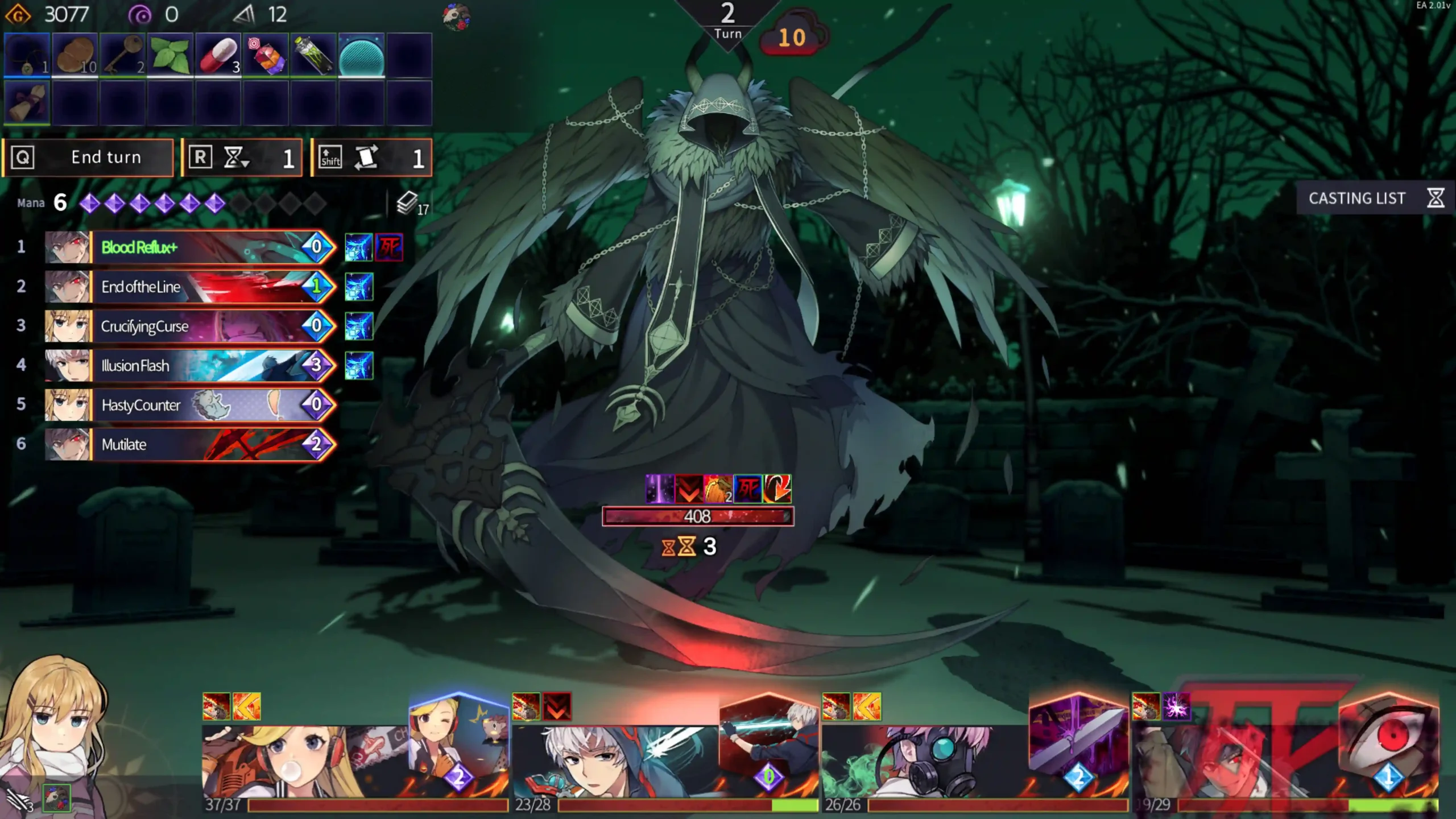Toggle the blue buff icon beside Crucifying Curse
1456x819 pixels.
point(360,326)
